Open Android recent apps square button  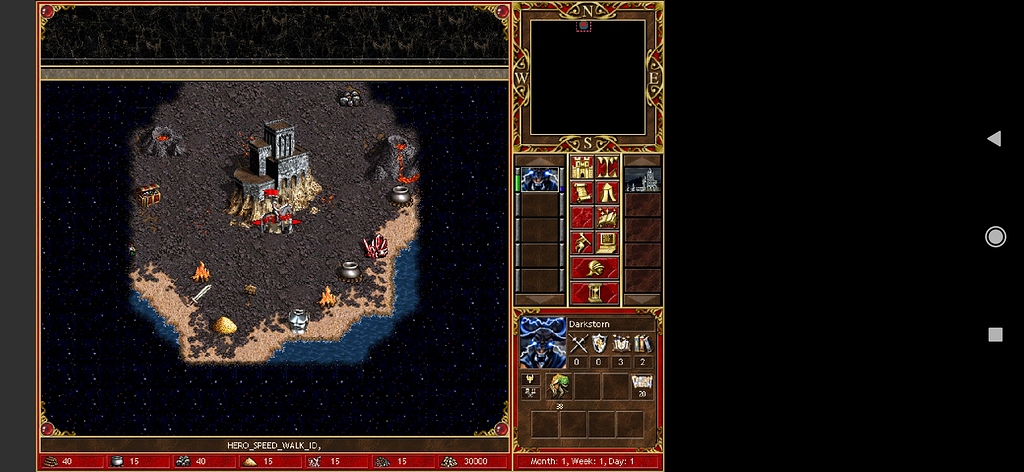click(995, 334)
